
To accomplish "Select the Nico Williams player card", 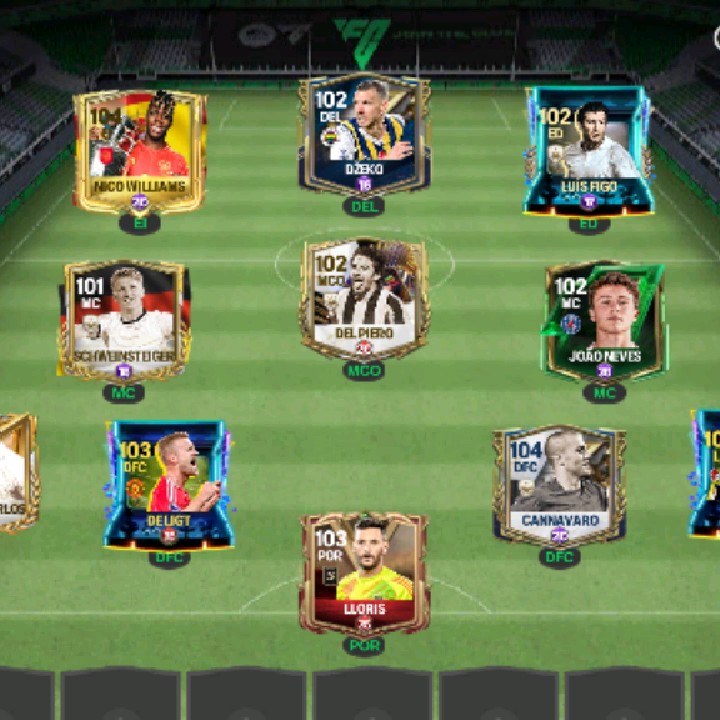I will pos(139,150).
